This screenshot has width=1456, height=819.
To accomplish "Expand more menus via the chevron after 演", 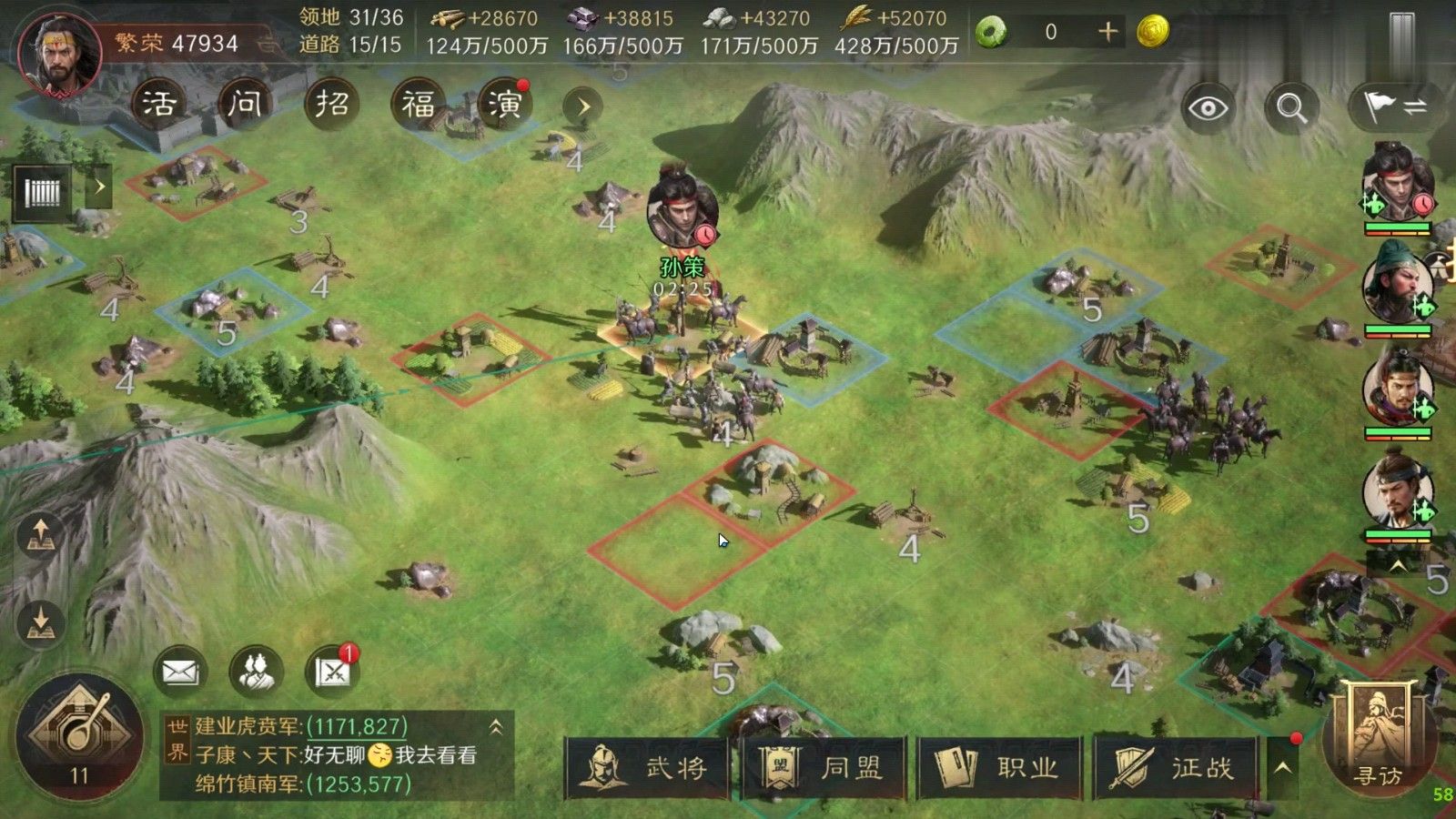I will point(583,105).
